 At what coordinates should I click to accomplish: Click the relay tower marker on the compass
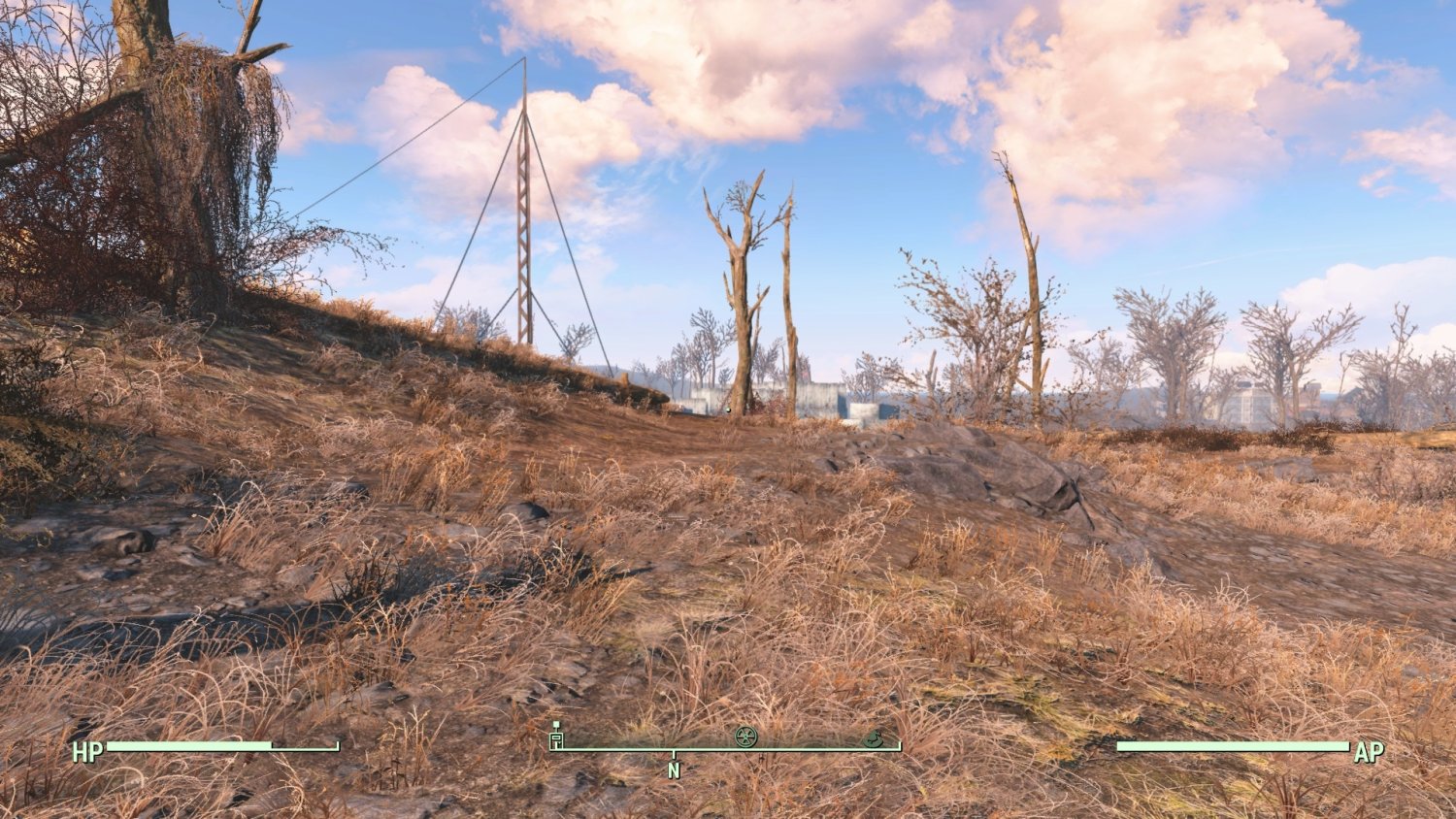click(556, 737)
